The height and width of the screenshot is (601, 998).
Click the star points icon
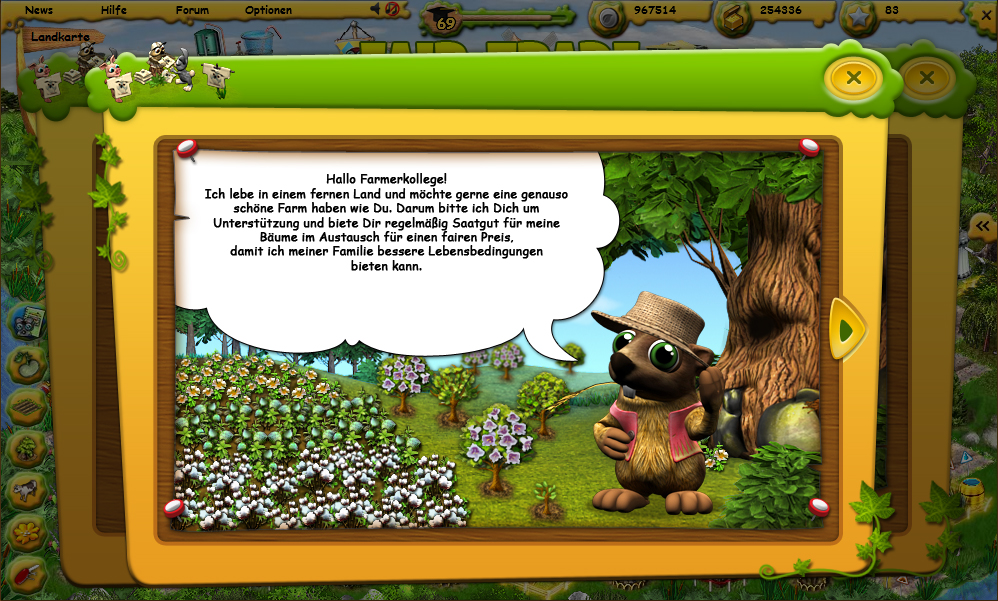tap(859, 15)
